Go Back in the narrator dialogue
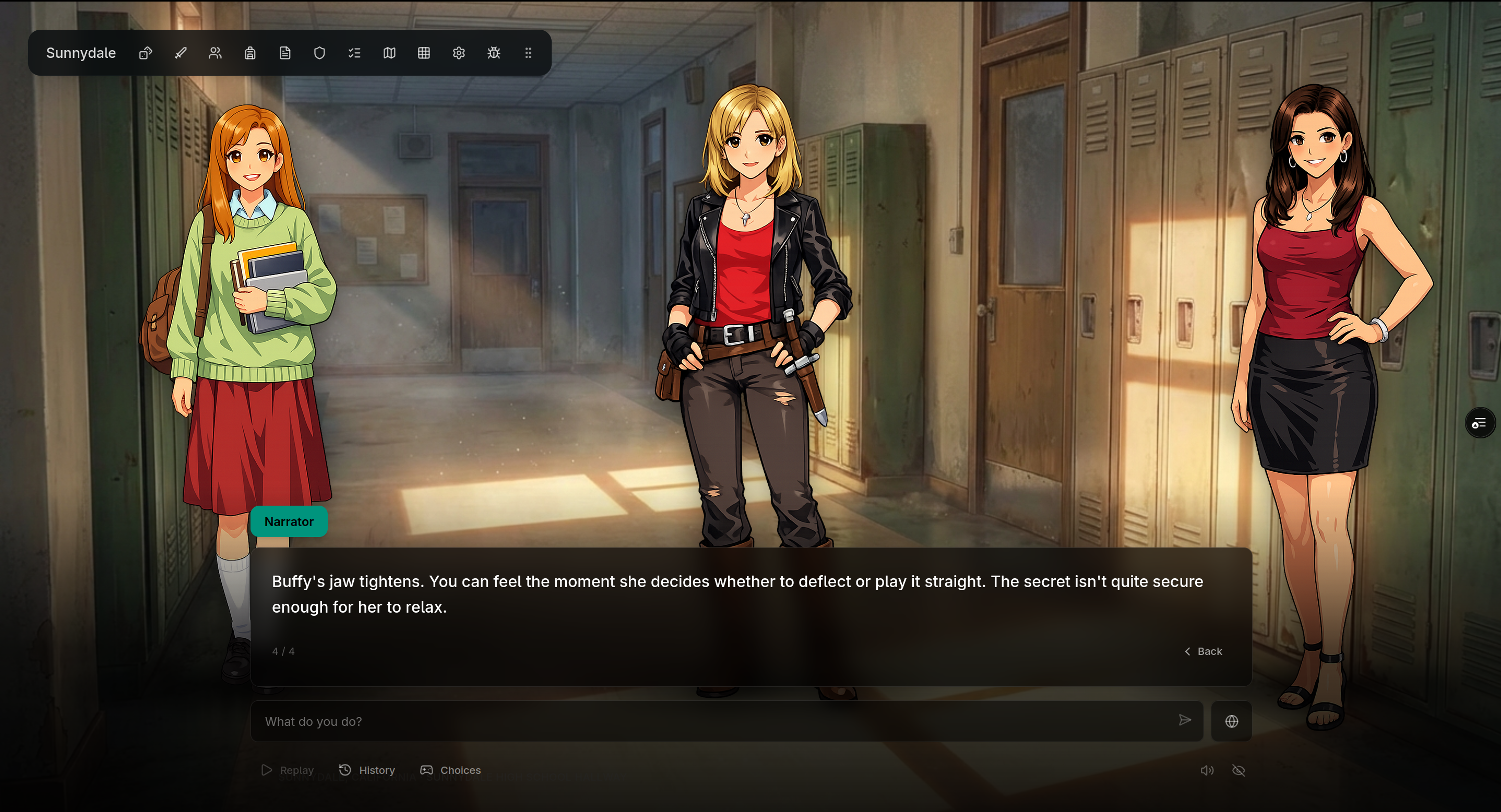This screenshot has width=1501, height=812. pyautogui.click(x=1204, y=651)
